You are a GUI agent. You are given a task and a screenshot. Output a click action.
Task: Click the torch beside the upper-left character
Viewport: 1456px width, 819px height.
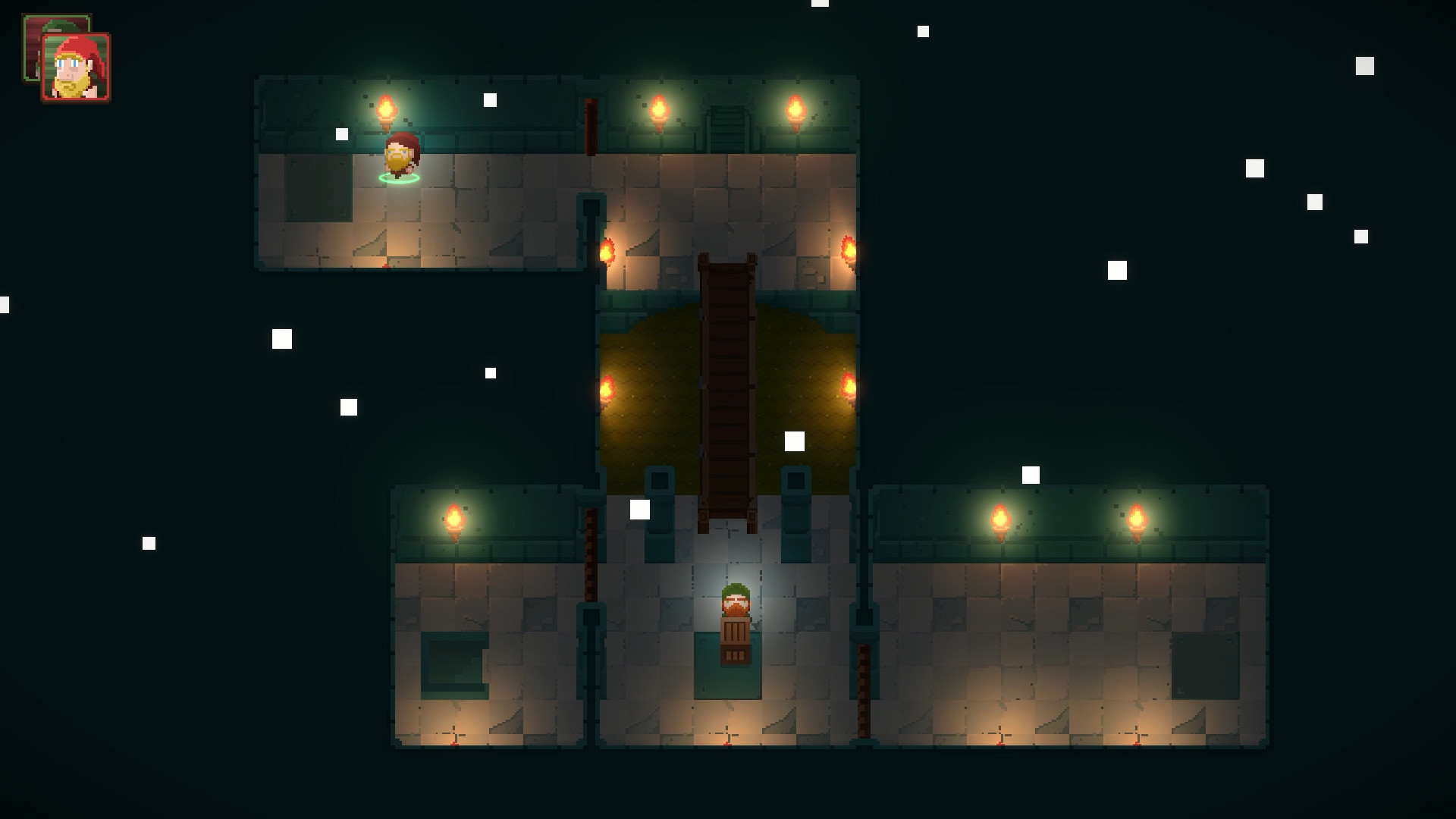[x=387, y=110]
